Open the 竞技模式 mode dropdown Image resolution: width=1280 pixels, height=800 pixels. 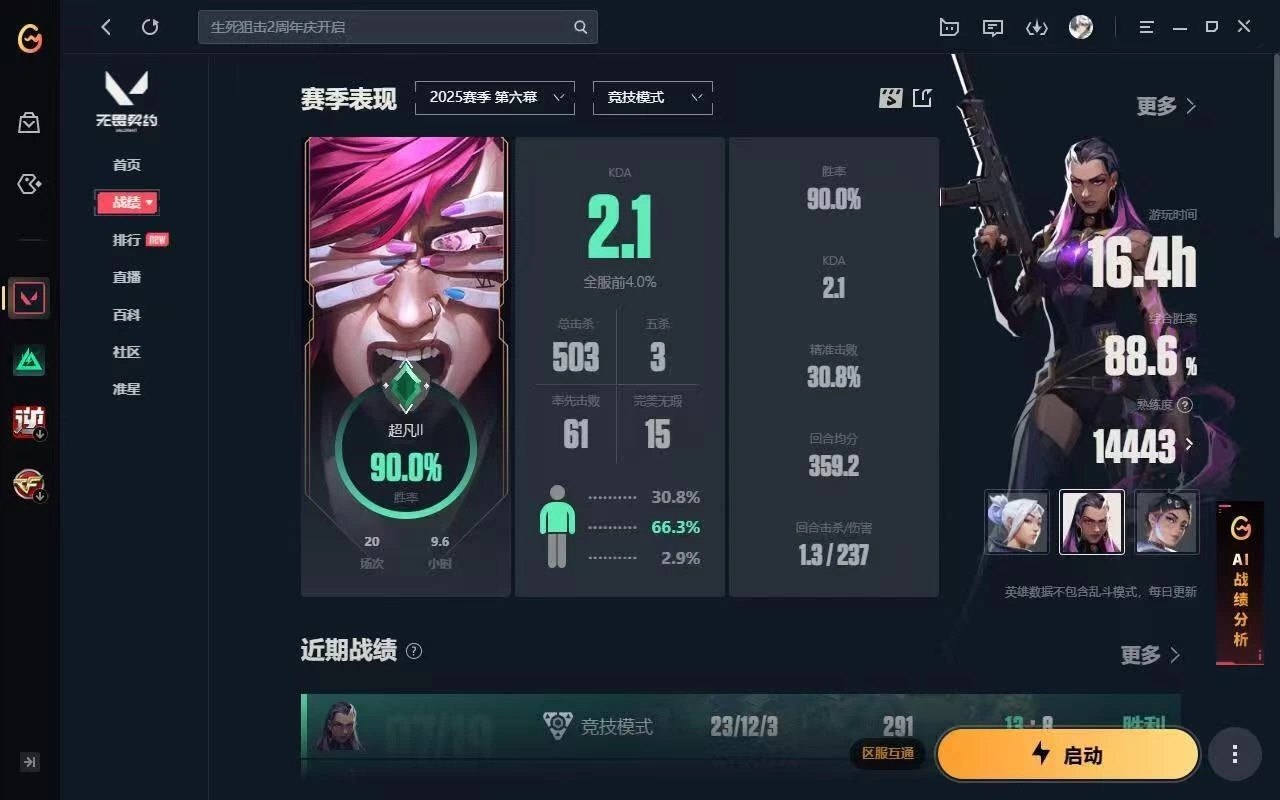click(652, 97)
